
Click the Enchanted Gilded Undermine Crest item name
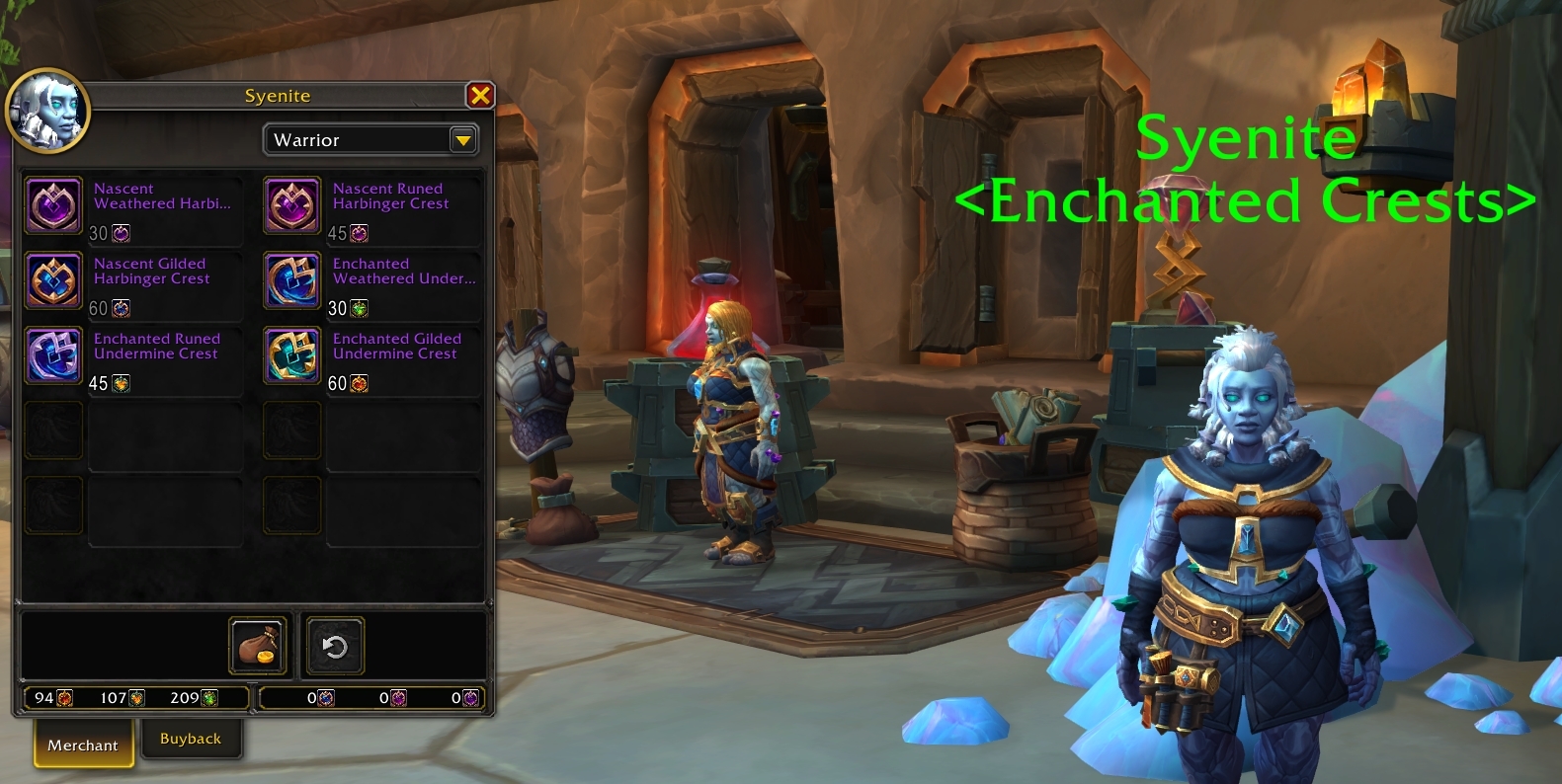coord(399,346)
